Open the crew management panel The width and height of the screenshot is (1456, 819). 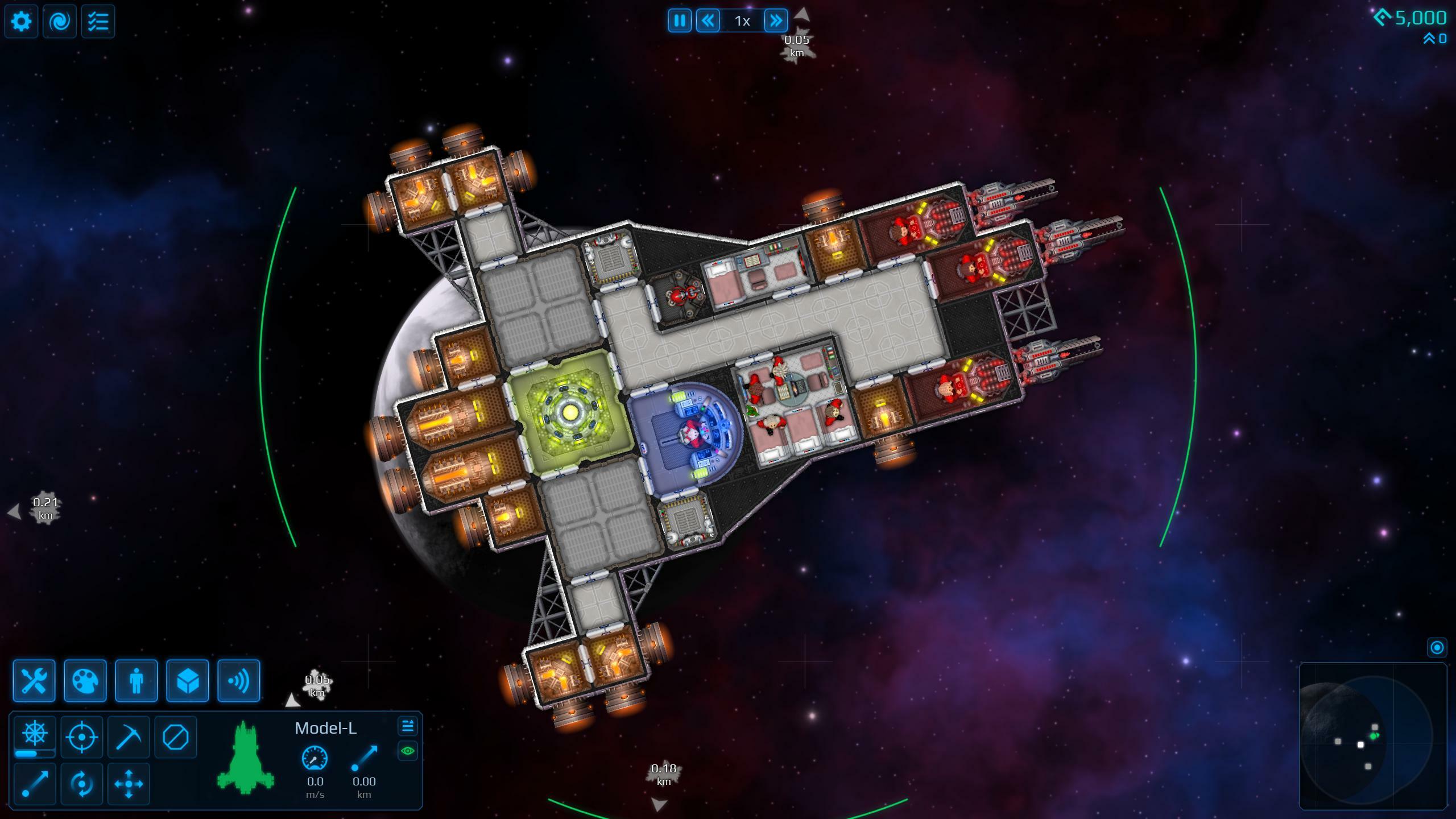click(136, 681)
